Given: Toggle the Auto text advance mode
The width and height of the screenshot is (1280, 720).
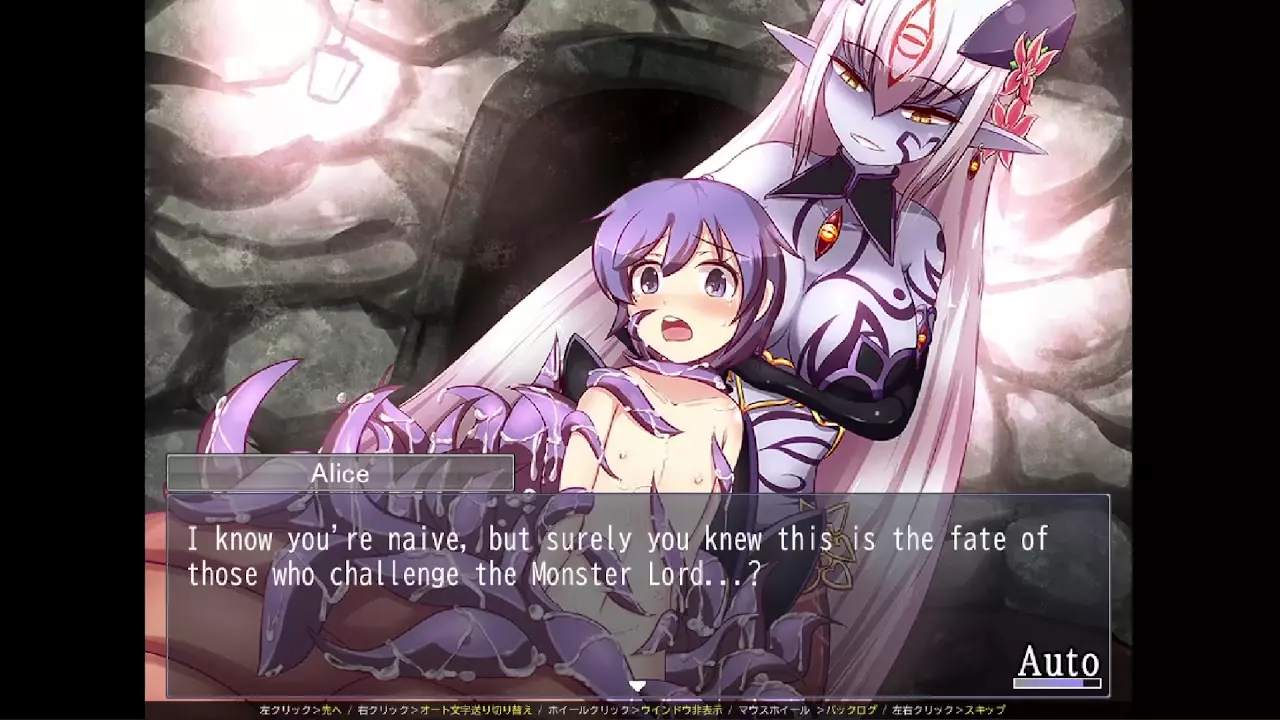Looking at the screenshot, I should click(1058, 663).
